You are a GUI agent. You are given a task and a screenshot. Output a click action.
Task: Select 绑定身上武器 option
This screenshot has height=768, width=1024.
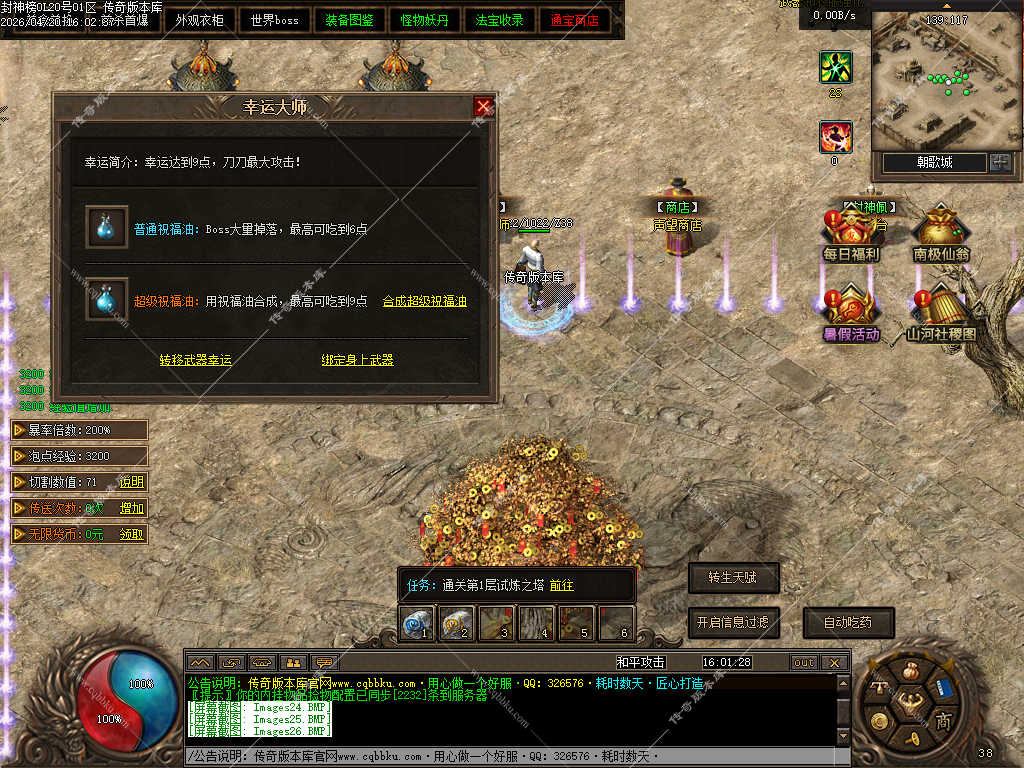(x=357, y=360)
